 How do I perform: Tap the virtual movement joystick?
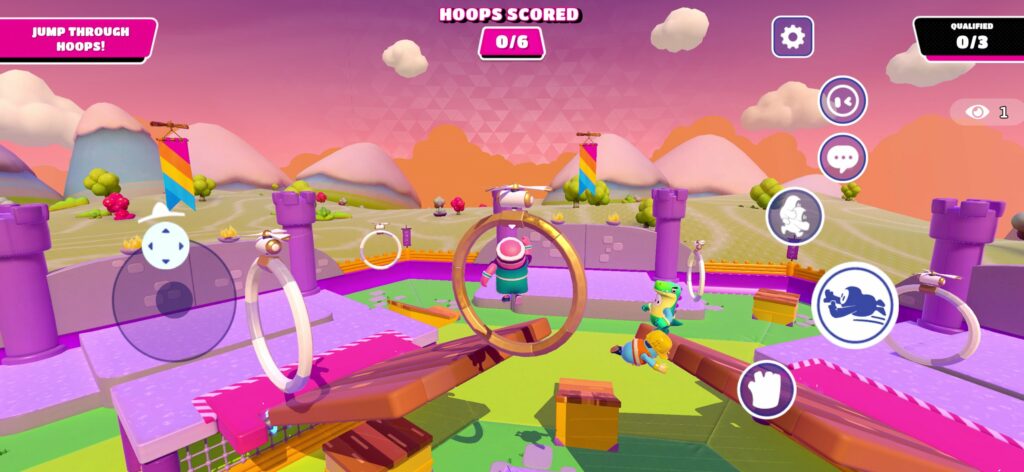click(173, 298)
